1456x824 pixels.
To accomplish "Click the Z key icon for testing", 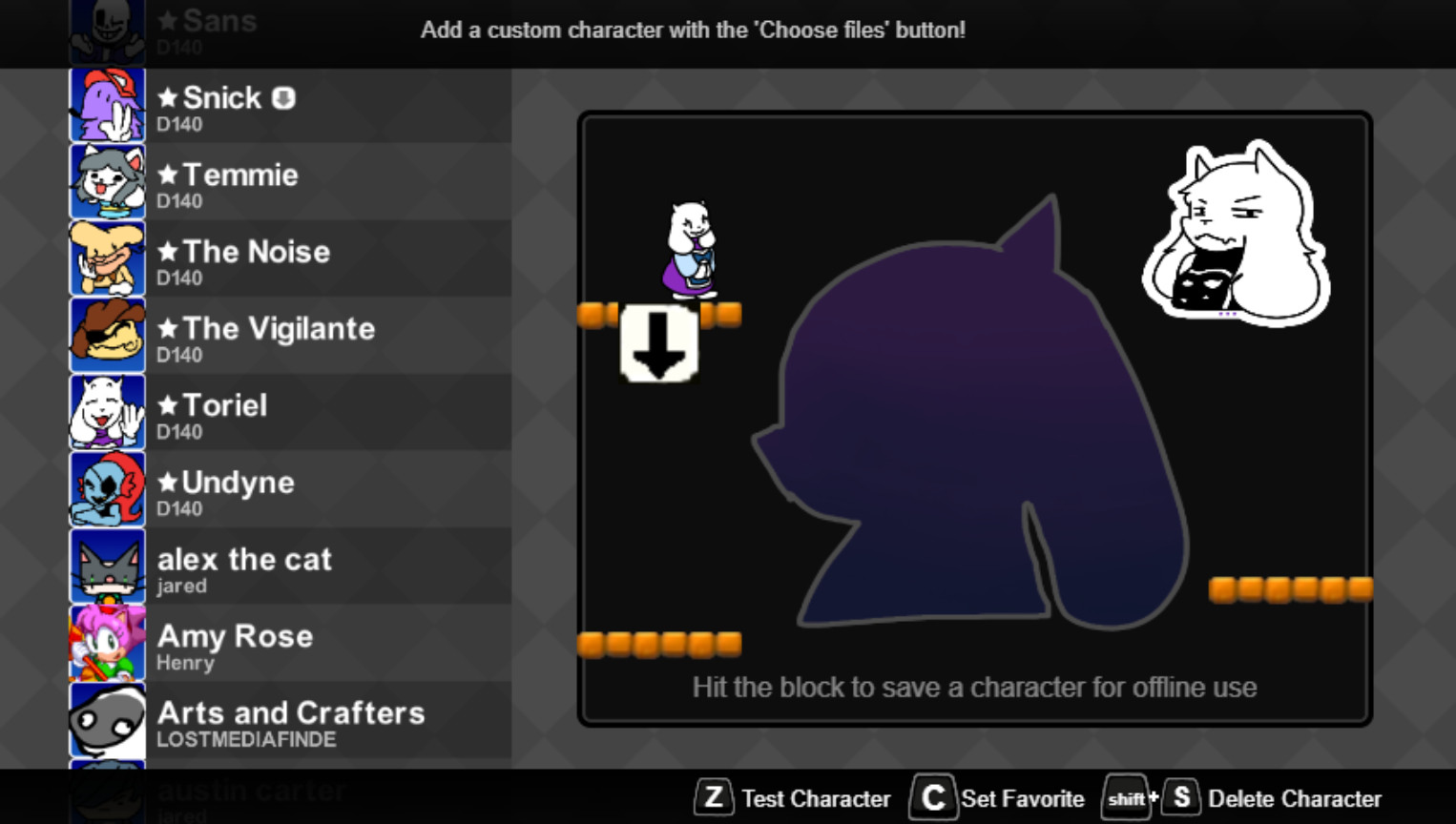I will tap(713, 798).
